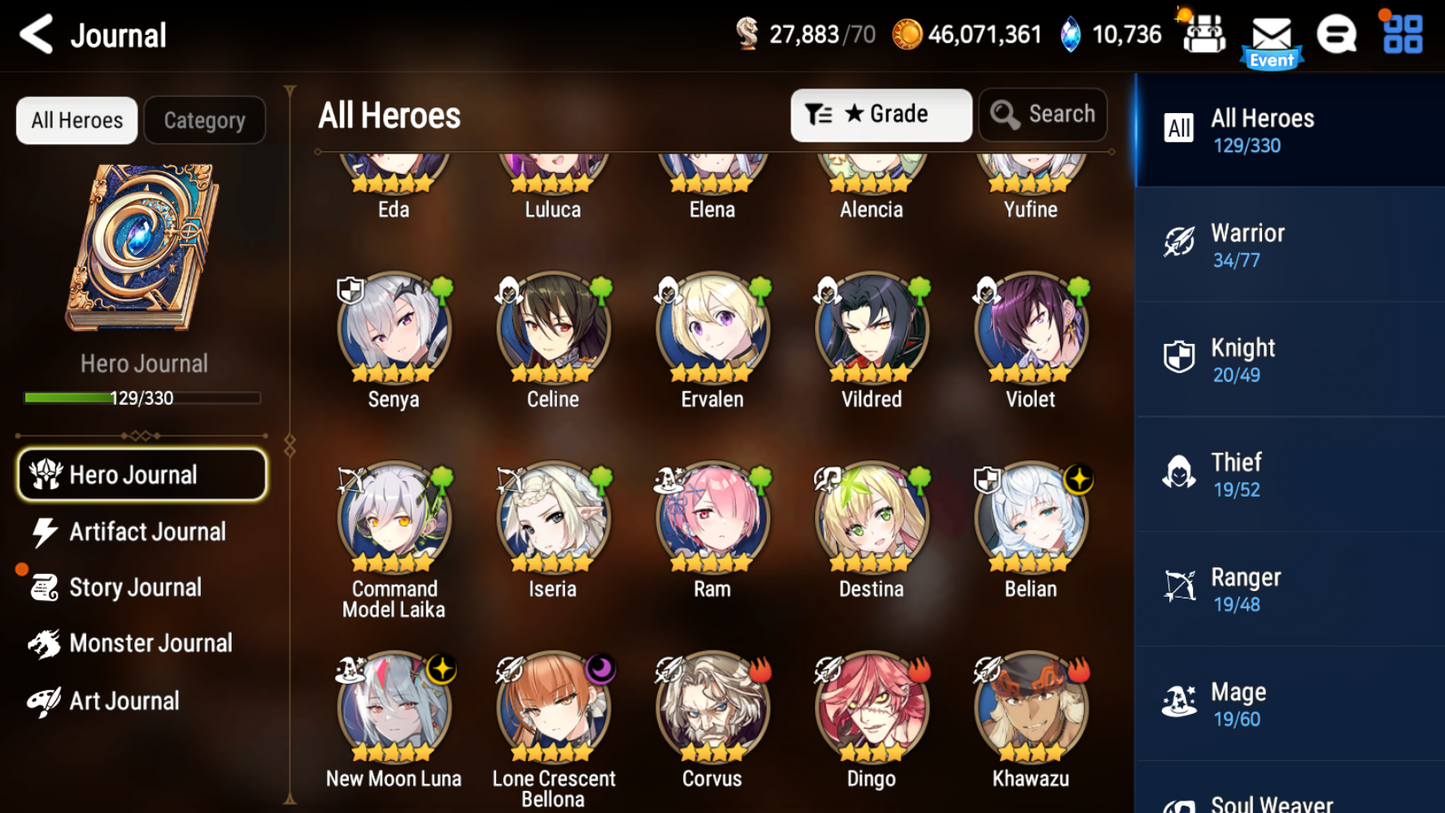1445x813 pixels.
Task: Switch back to All Heroes view
Action: (x=76, y=120)
